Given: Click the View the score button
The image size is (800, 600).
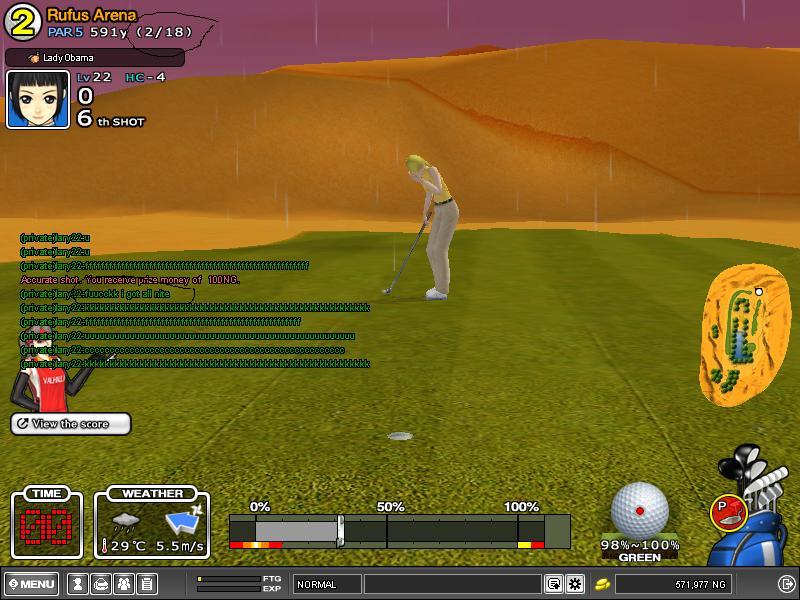Looking at the screenshot, I should pos(71,424).
